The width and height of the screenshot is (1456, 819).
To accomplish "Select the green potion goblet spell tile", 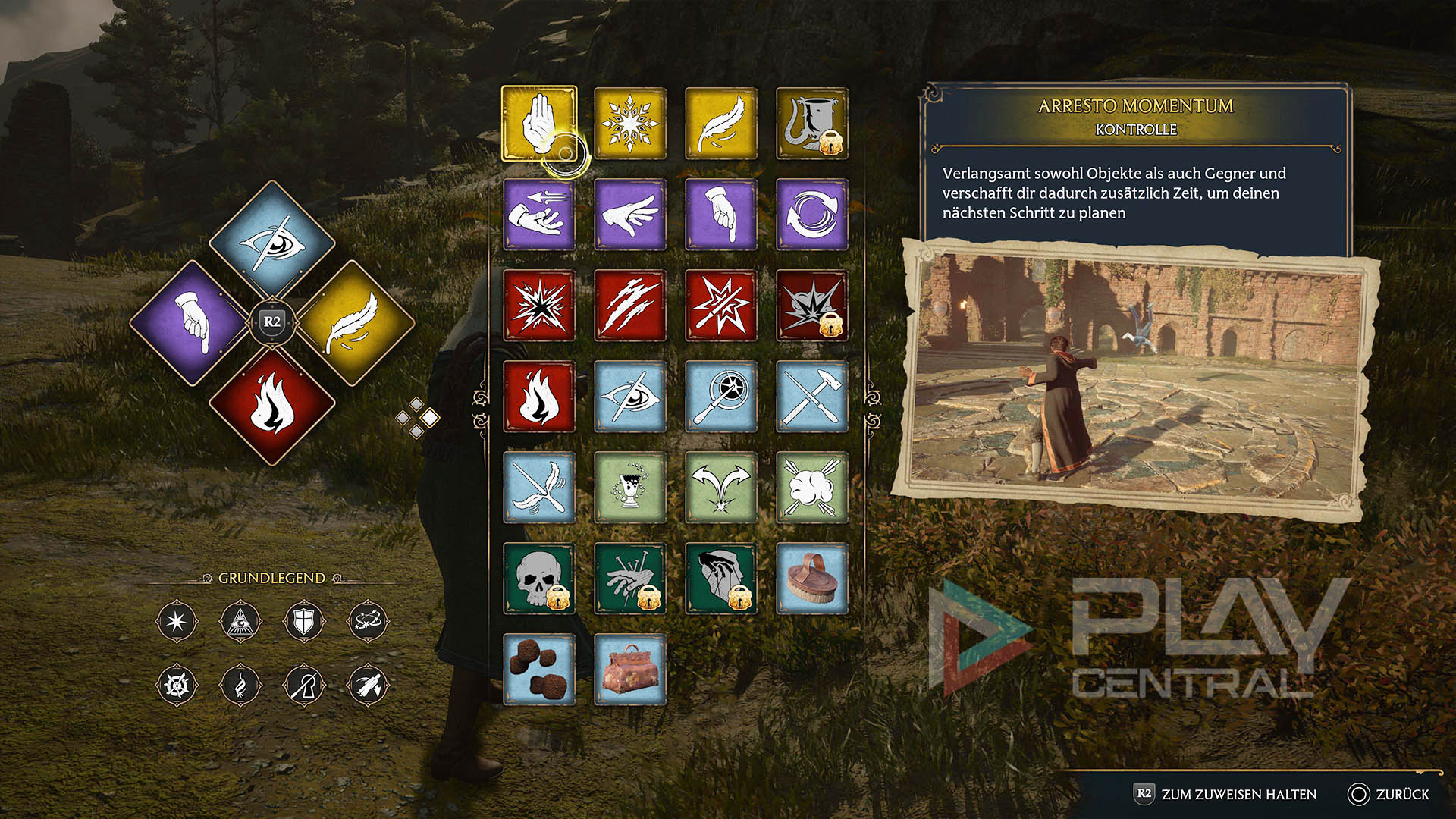I will click(629, 487).
